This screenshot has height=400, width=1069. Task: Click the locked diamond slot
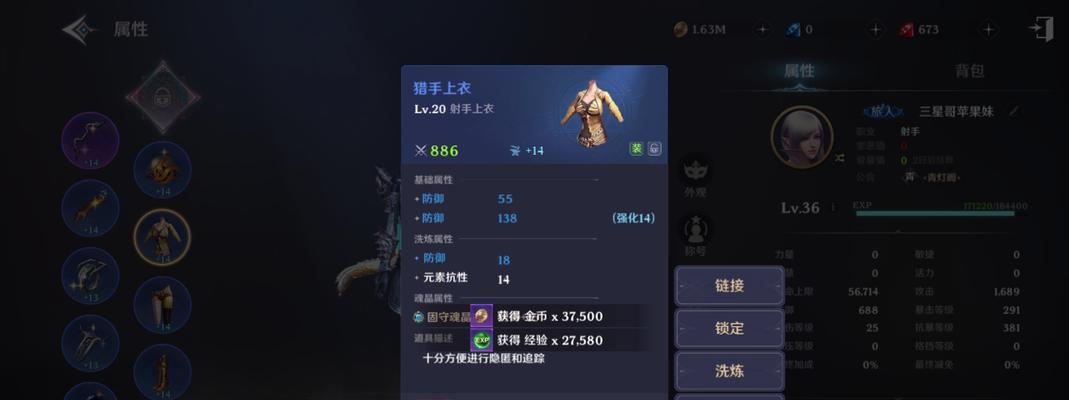pyautogui.click(x=163, y=97)
